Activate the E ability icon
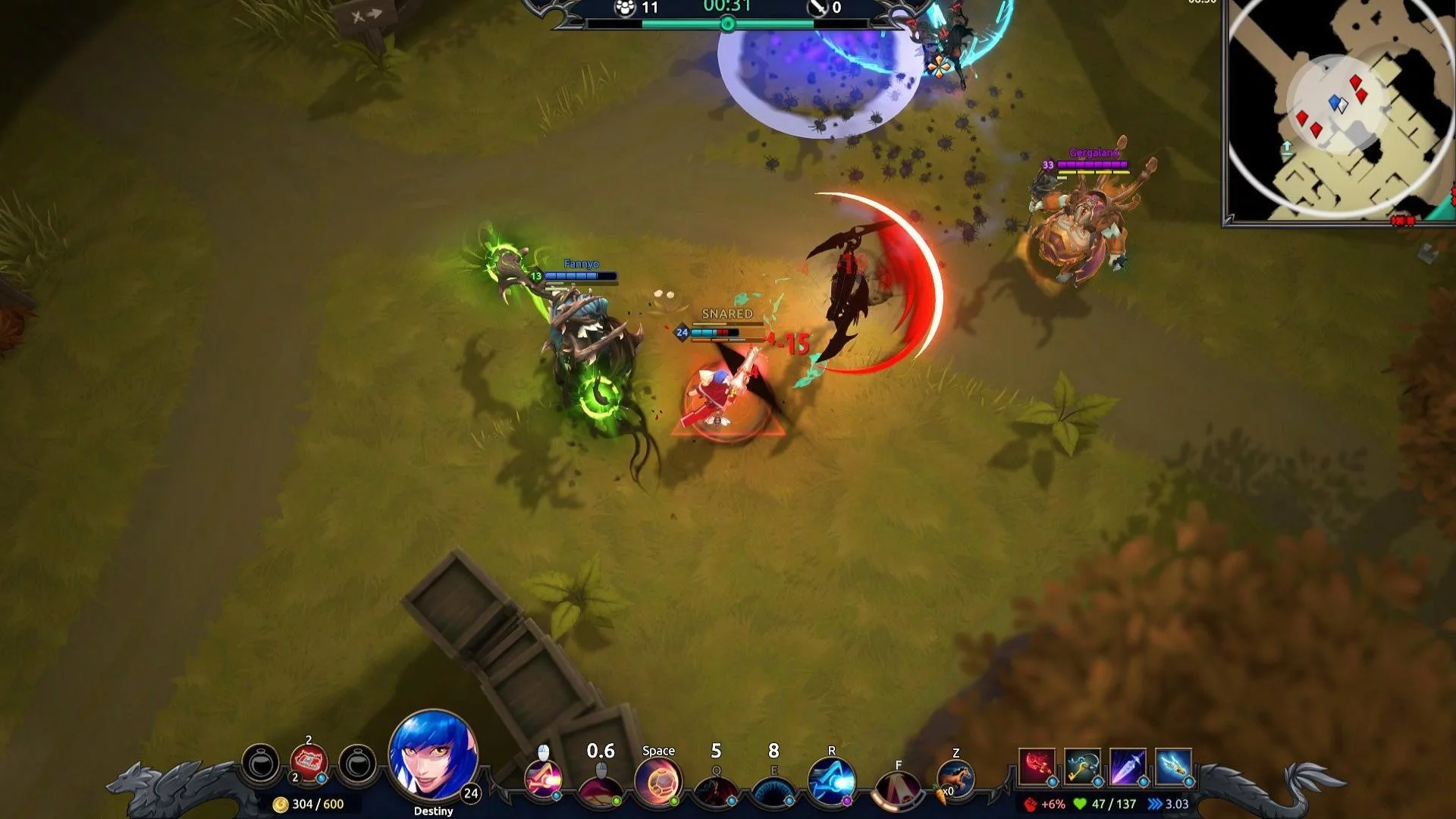The height and width of the screenshot is (819, 1456). 773,786
